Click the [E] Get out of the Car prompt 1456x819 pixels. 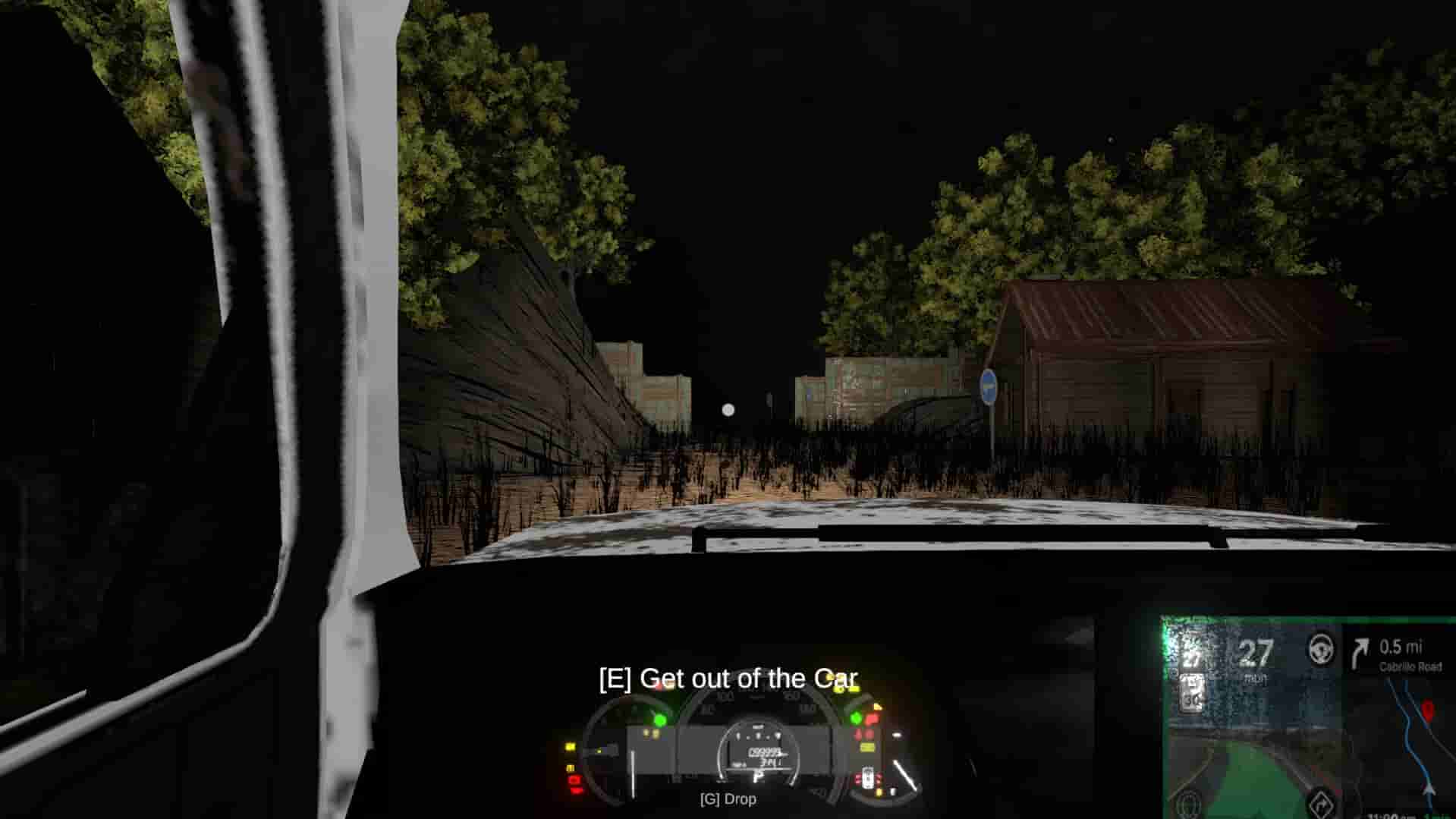pos(728,677)
